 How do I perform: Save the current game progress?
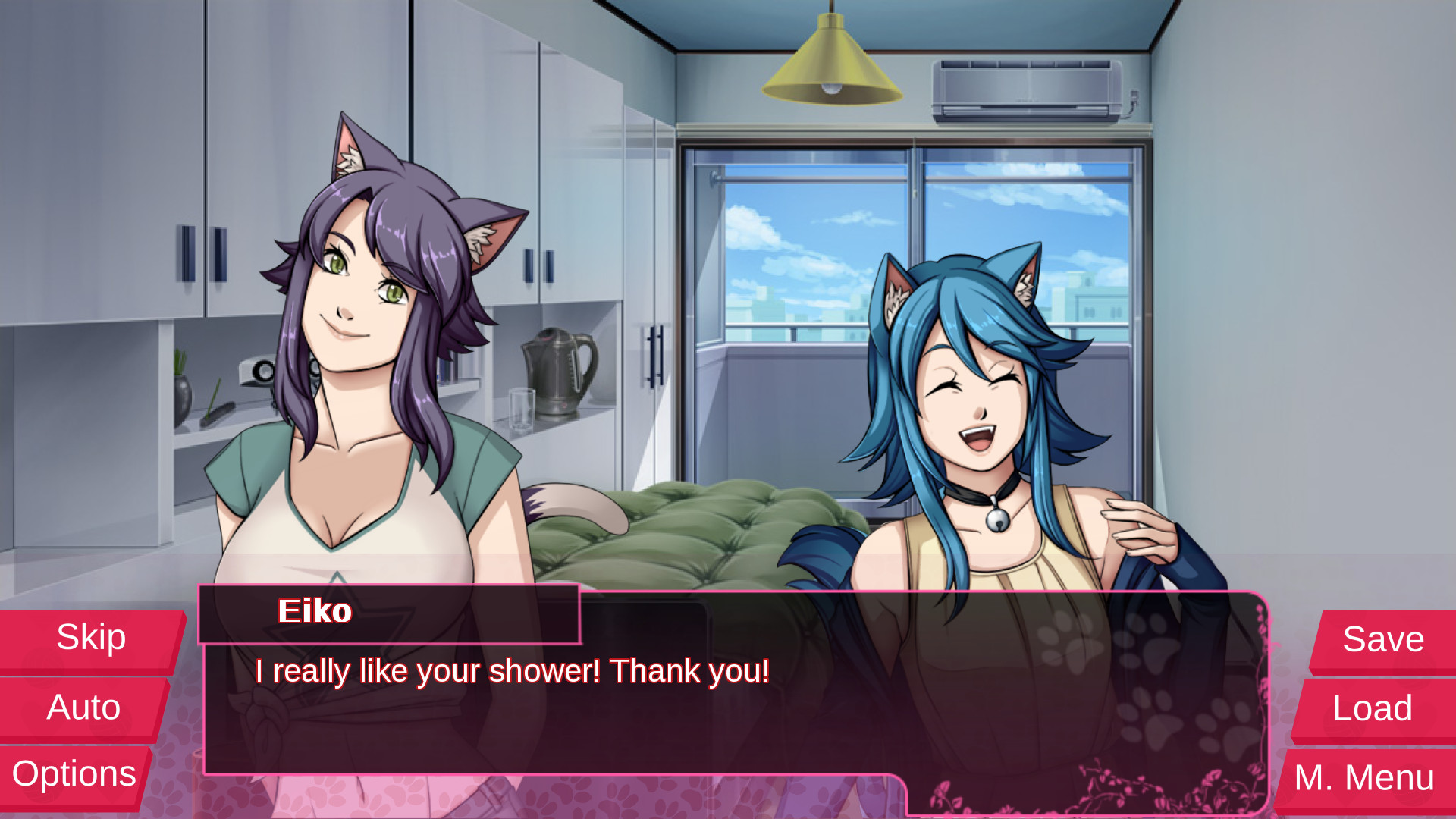1382,639
